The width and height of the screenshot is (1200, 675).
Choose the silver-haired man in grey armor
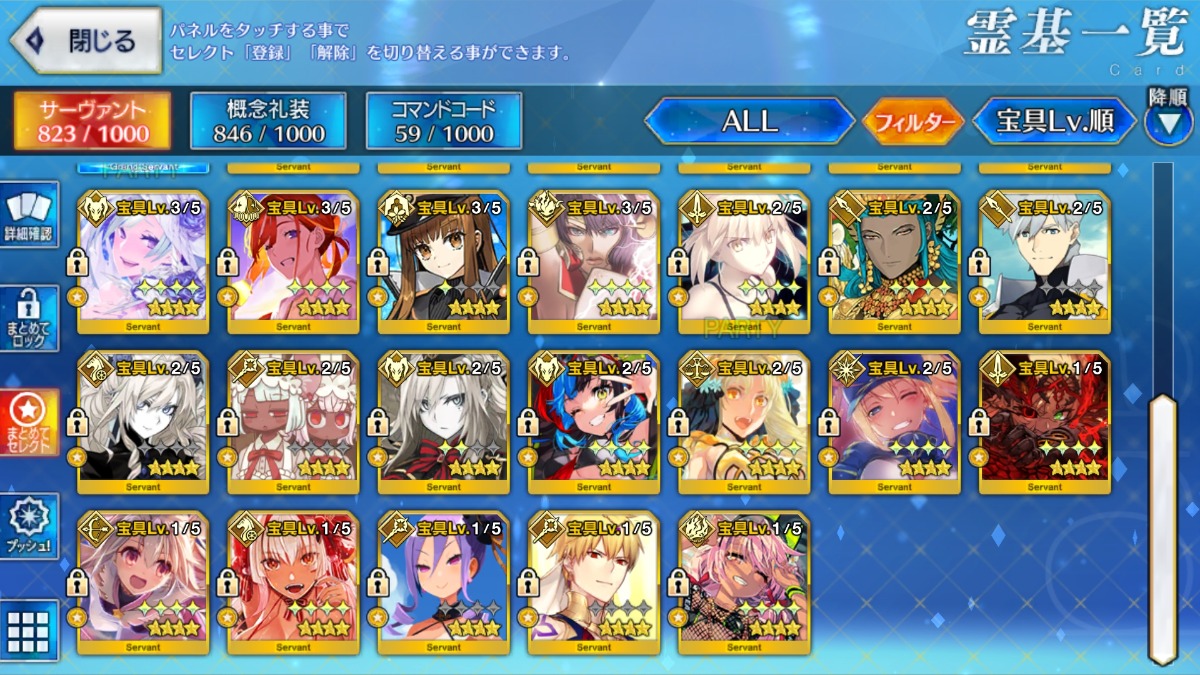1044,263
